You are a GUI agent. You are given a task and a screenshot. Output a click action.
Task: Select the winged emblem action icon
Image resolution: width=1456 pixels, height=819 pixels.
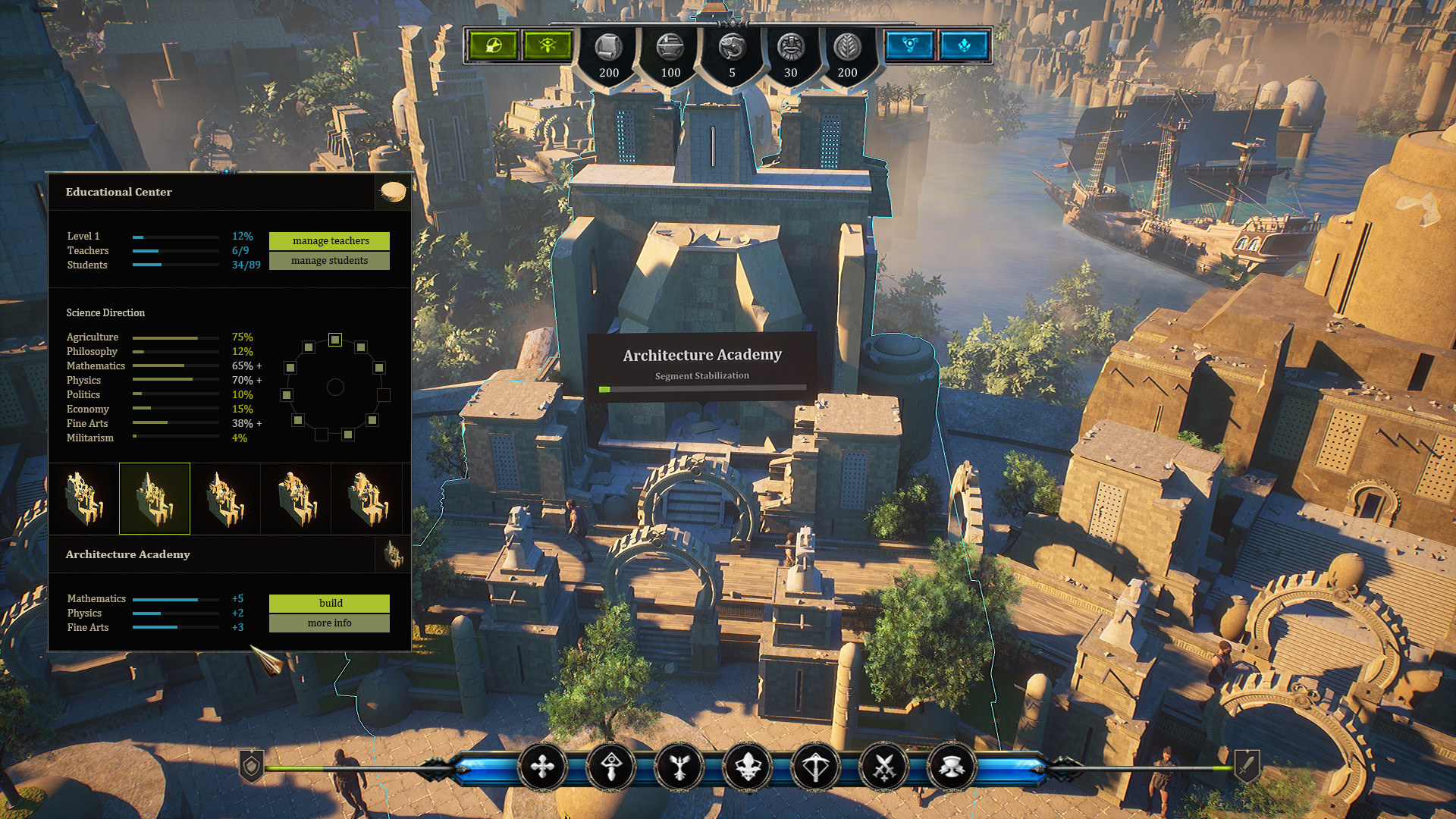point(679,767)
